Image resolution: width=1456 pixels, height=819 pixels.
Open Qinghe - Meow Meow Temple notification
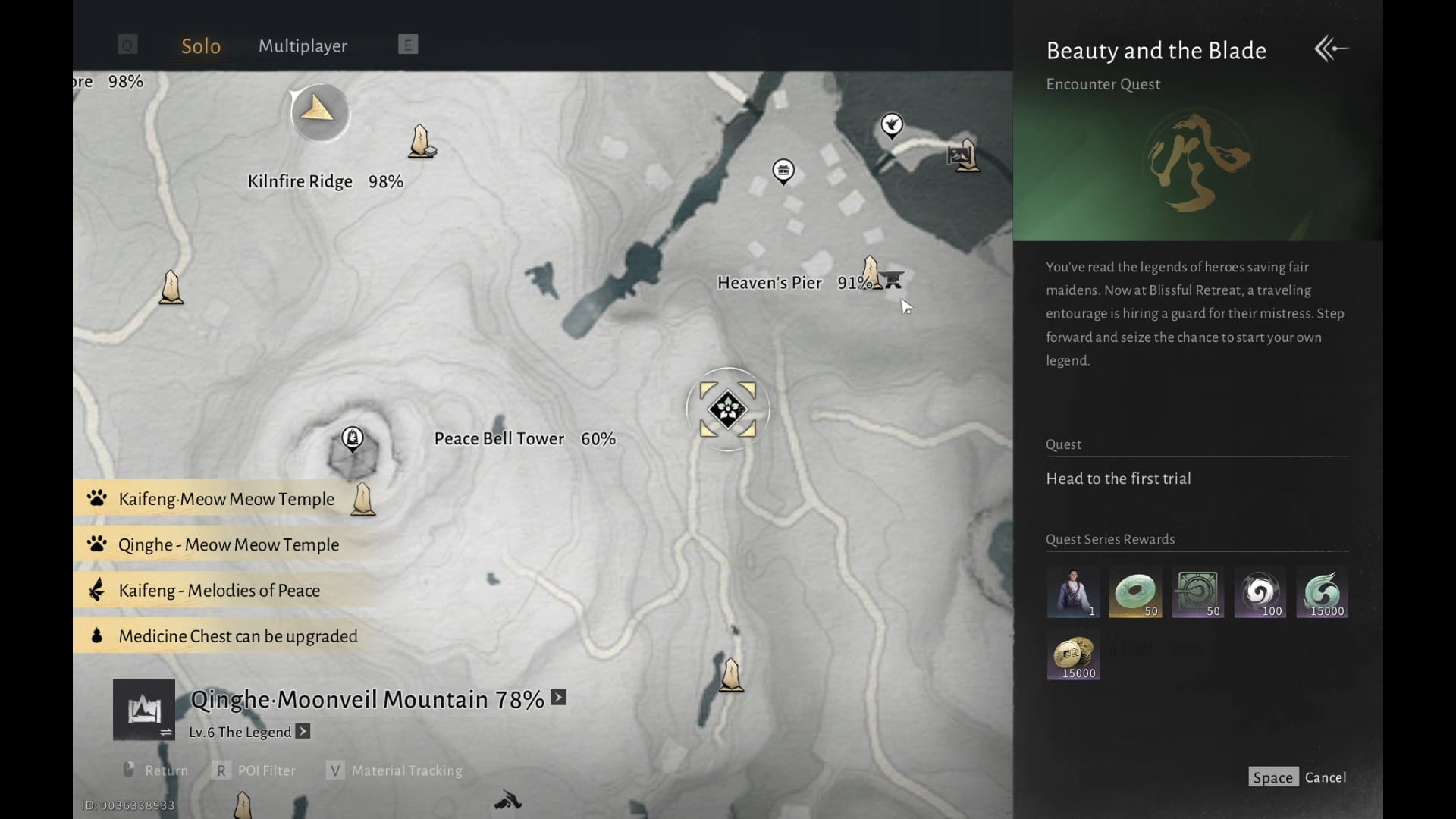[x=227, y=544]
